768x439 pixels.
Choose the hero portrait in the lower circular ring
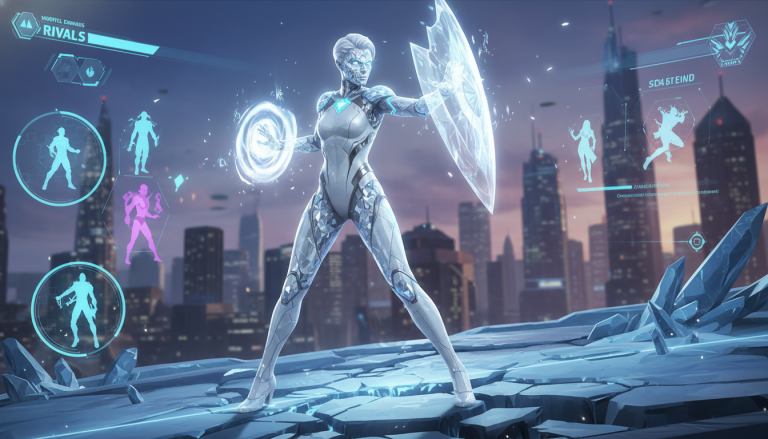pyautogui.click(x=78, y=302)
